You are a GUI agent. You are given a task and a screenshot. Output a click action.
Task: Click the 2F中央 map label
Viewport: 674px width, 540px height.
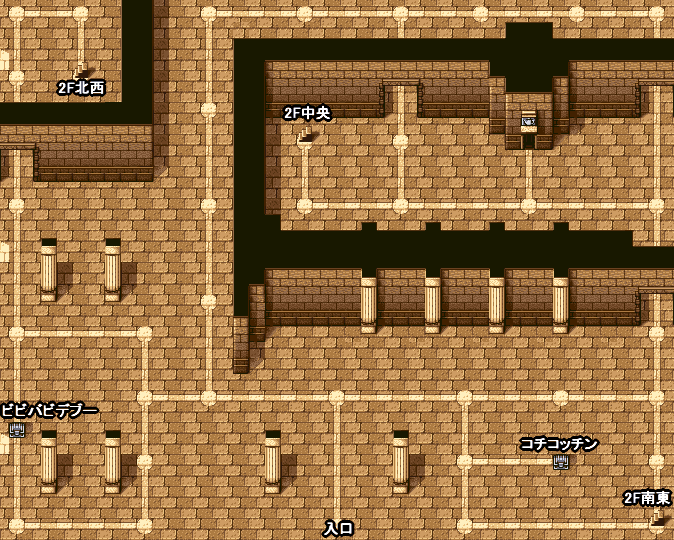pyautogui.click(x=307, y=113)
